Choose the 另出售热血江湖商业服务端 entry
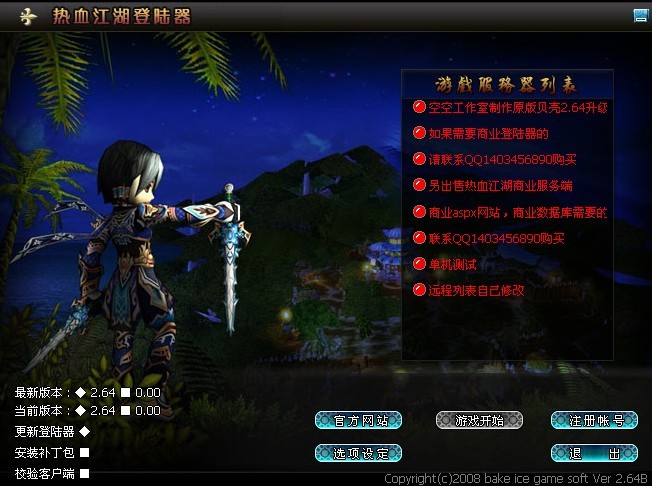The width and height of the screenshot is (652, 486). tap(500, 185)
